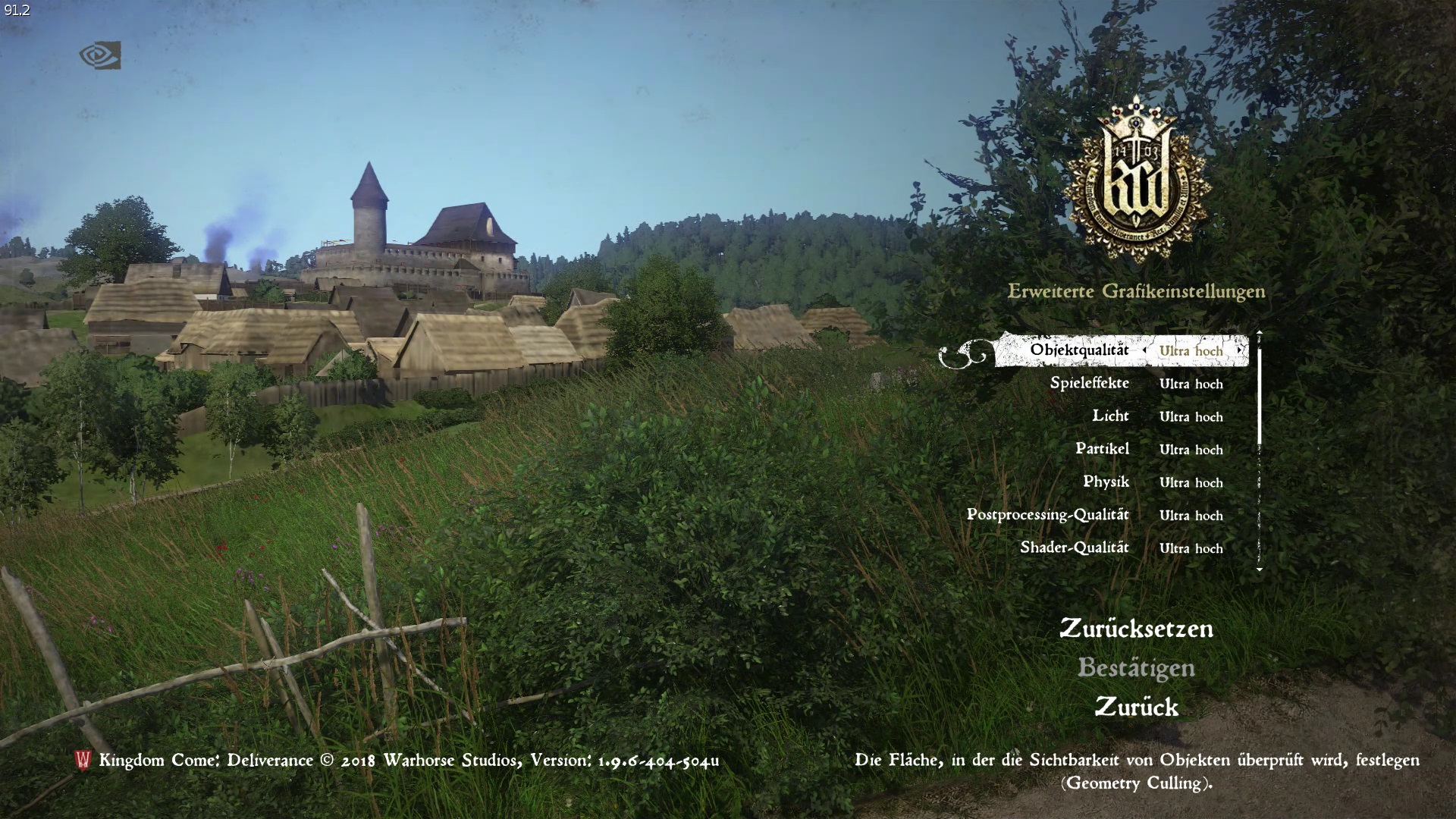Image resolution: width=1456 pixels, height=819 pixels.
Task: Click the Warhorse Studios logo at bottom left
Action: coord(83,761)
